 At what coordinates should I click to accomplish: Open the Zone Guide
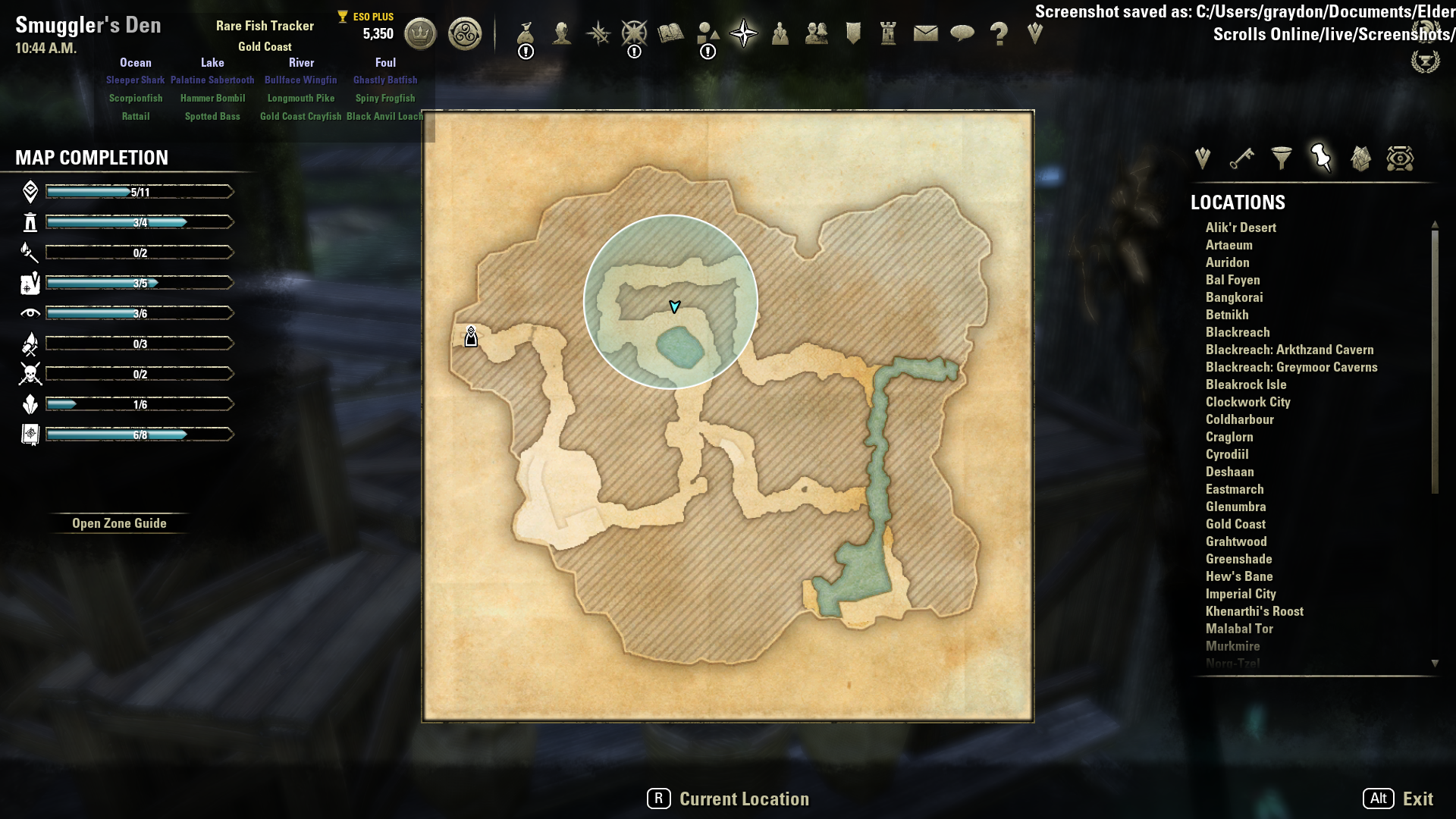click(x=119, y=523)
